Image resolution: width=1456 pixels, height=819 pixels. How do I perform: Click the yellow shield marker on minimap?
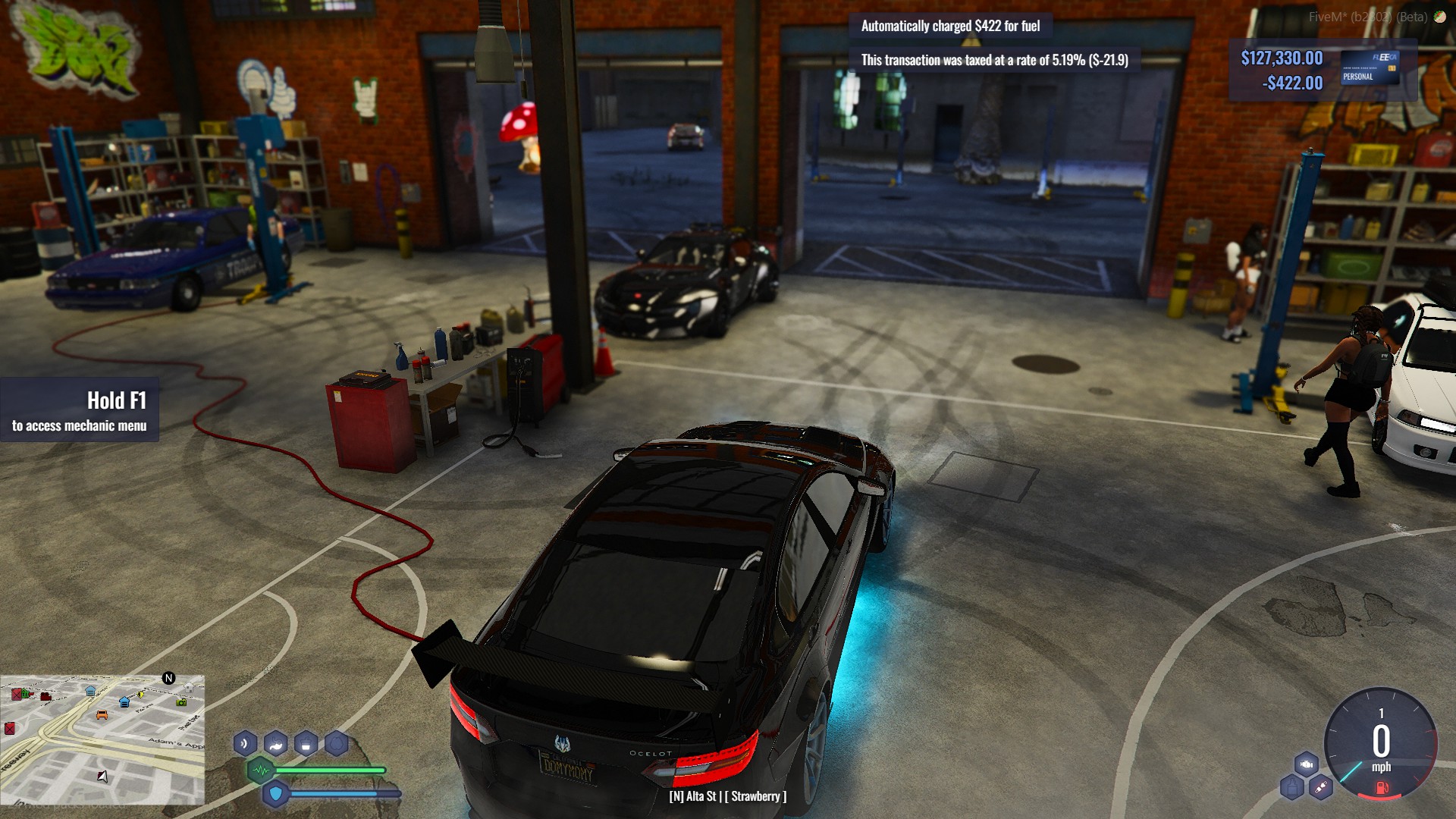tap(140, 694)
